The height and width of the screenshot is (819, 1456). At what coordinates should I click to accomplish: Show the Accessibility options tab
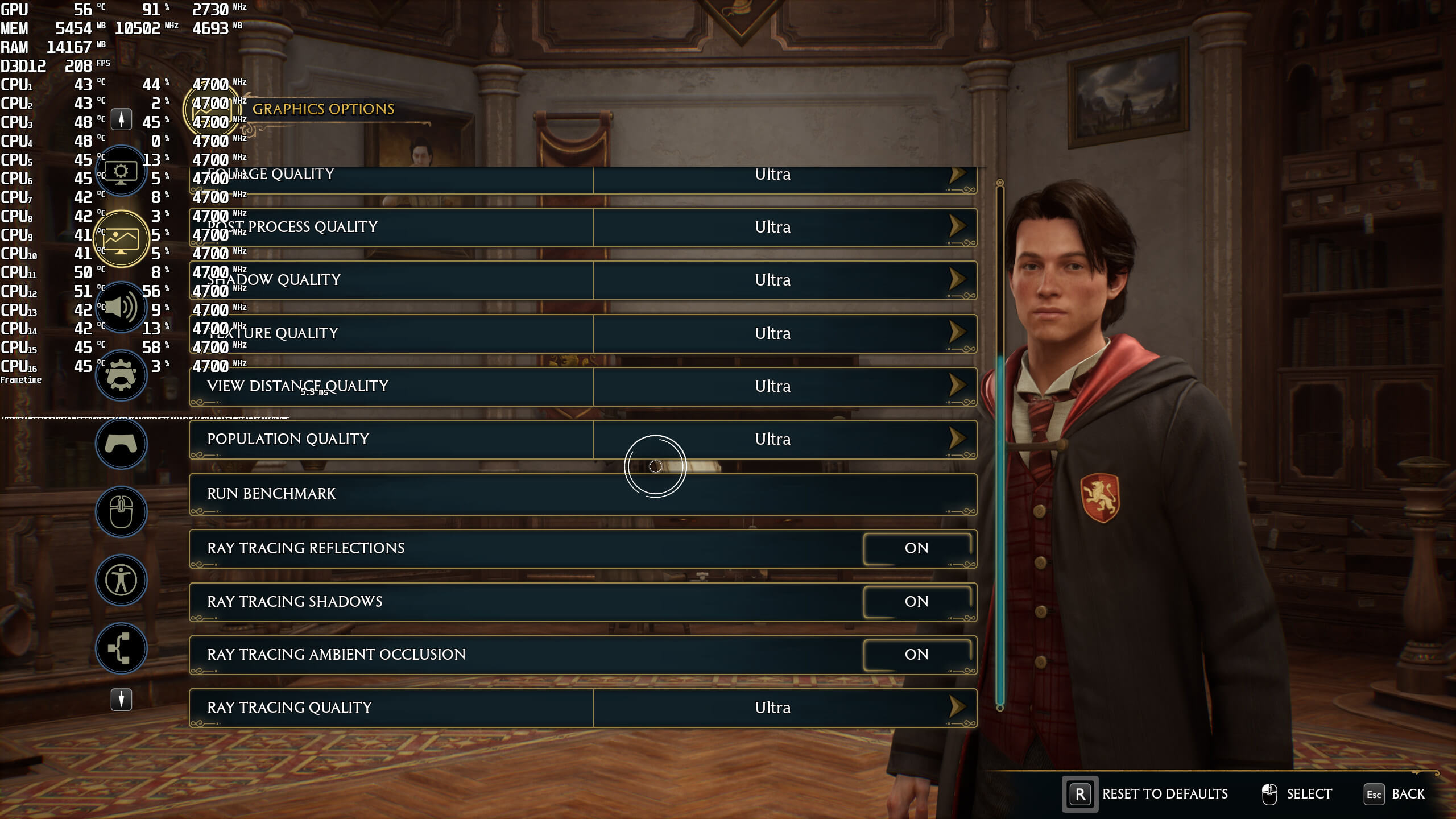(121, 580)
